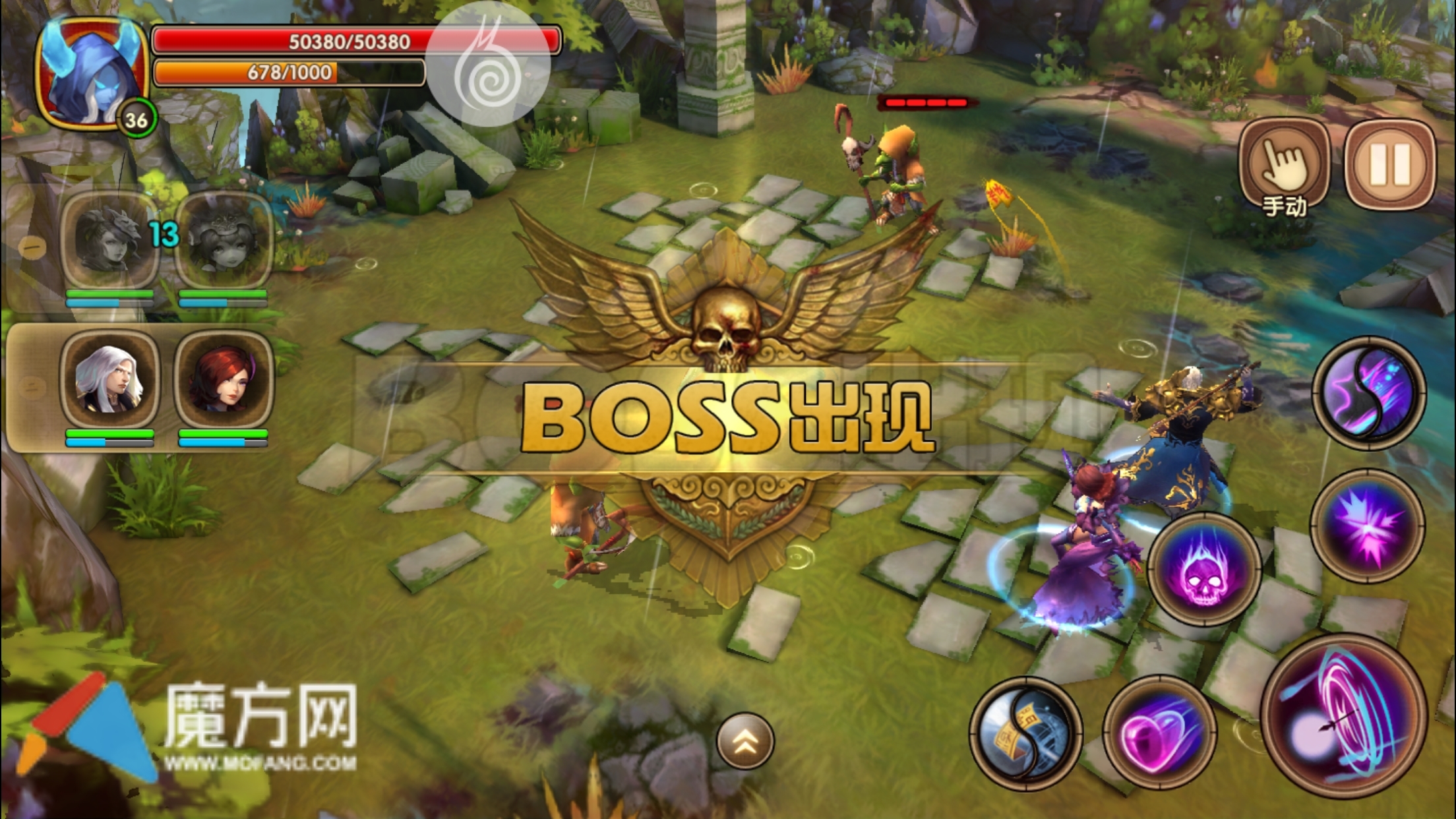Use the large vortex basic attack
The width and height of the screenshot is (1456, 819).
1344,716
